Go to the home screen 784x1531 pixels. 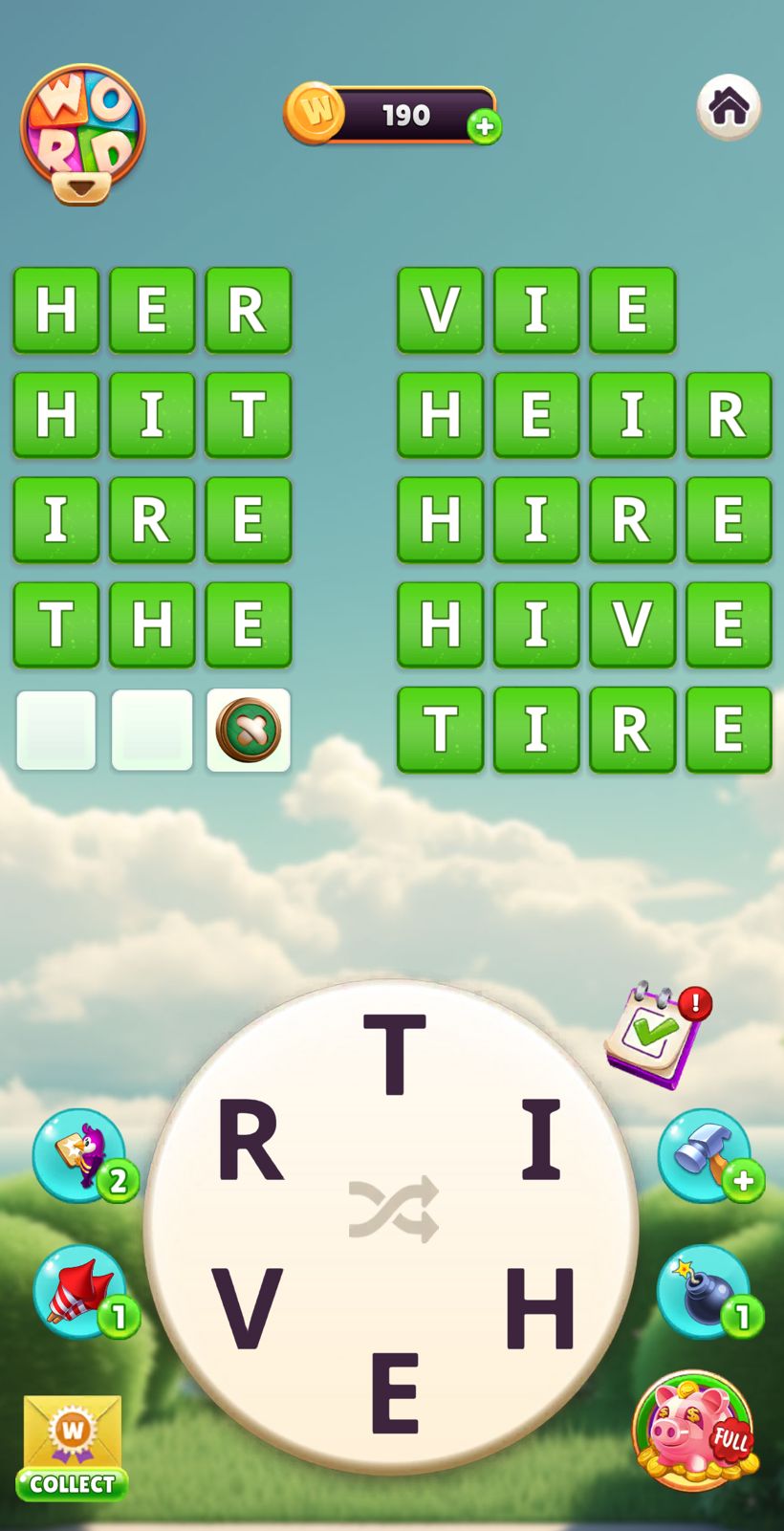tap(729, 106)
